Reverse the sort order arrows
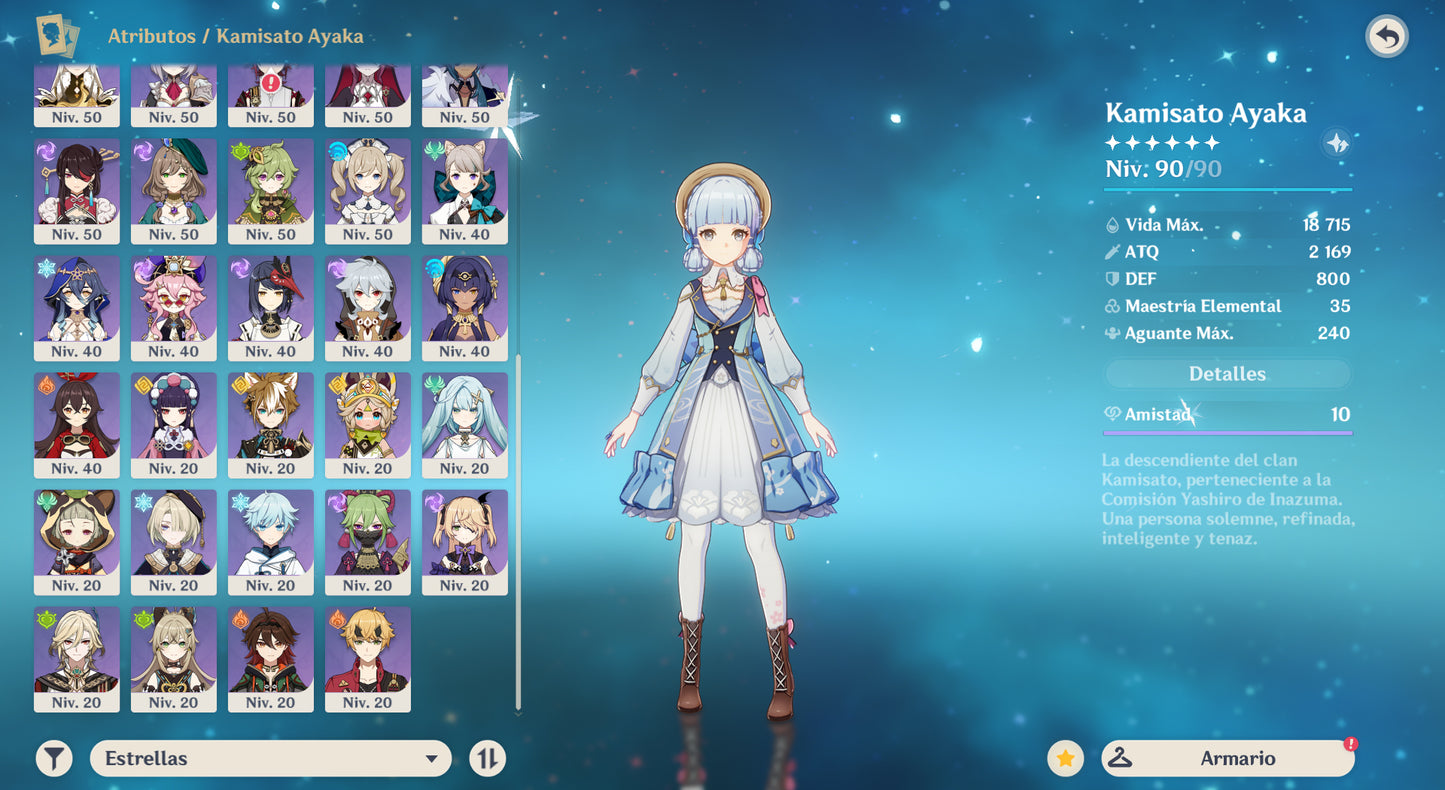This screenshot has height=790, width=1445. tap(487, 759)
